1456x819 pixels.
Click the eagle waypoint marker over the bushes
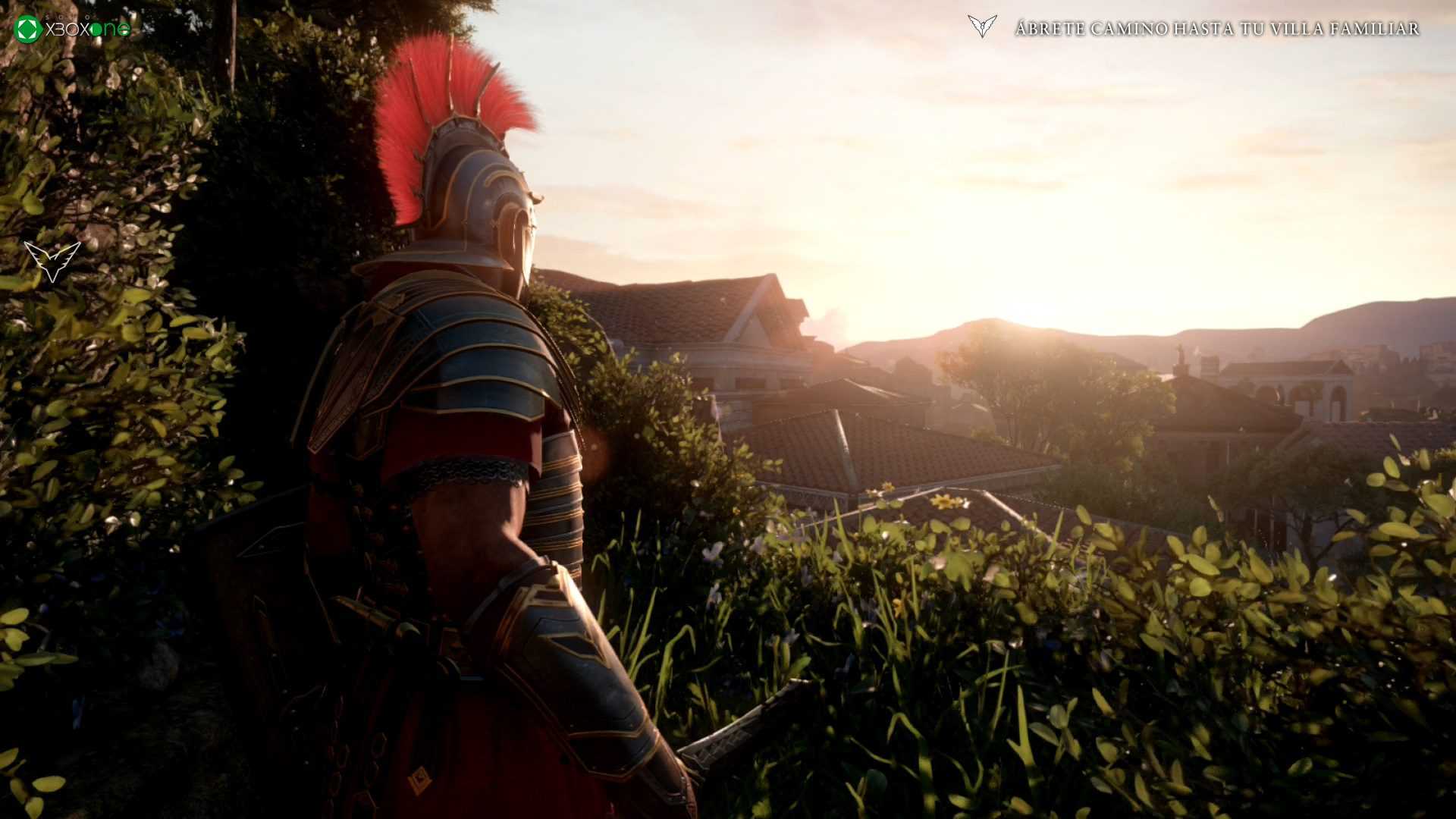click(52, 261)
